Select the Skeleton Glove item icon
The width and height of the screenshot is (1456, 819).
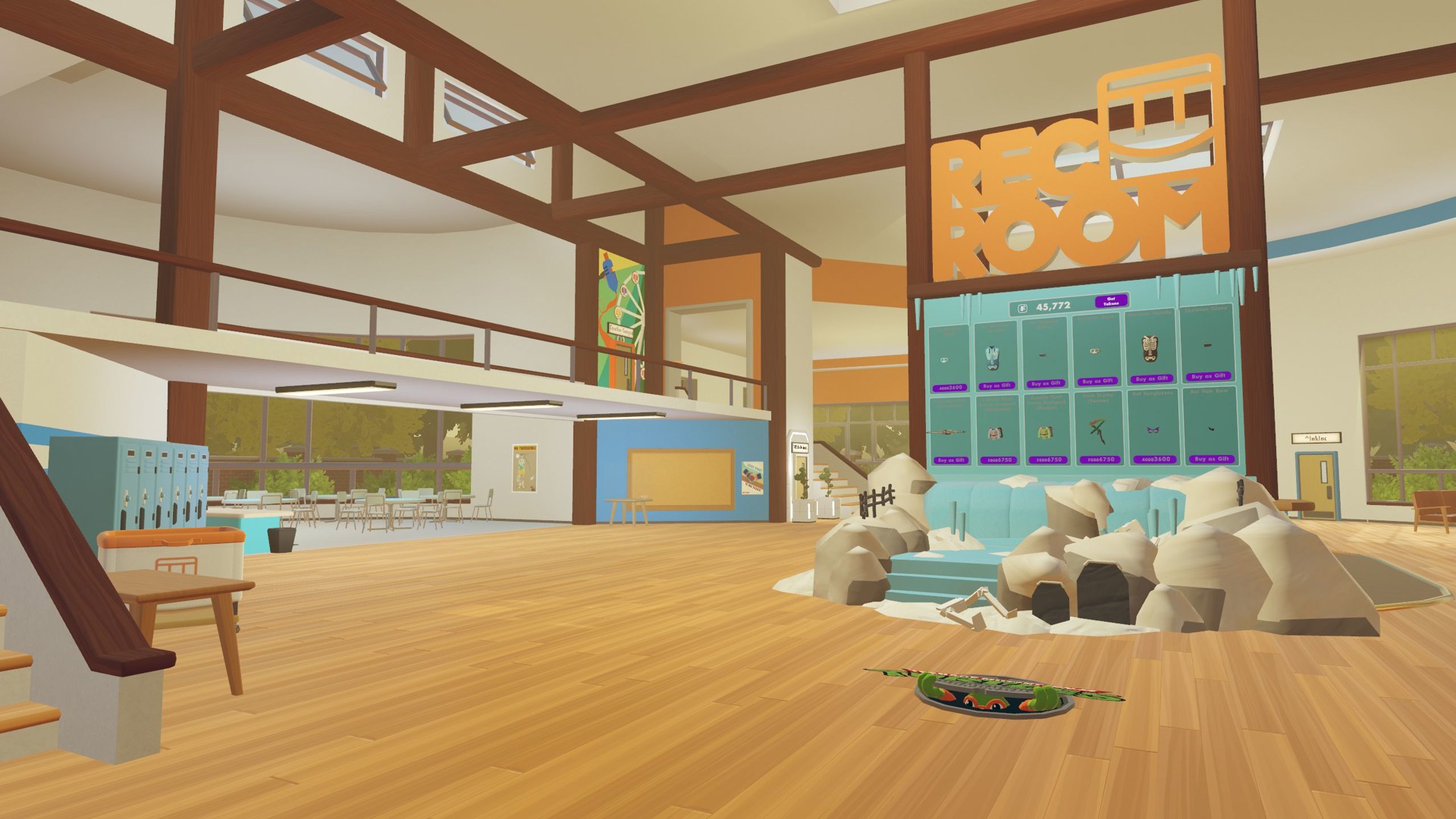(x=1208, y=347)
